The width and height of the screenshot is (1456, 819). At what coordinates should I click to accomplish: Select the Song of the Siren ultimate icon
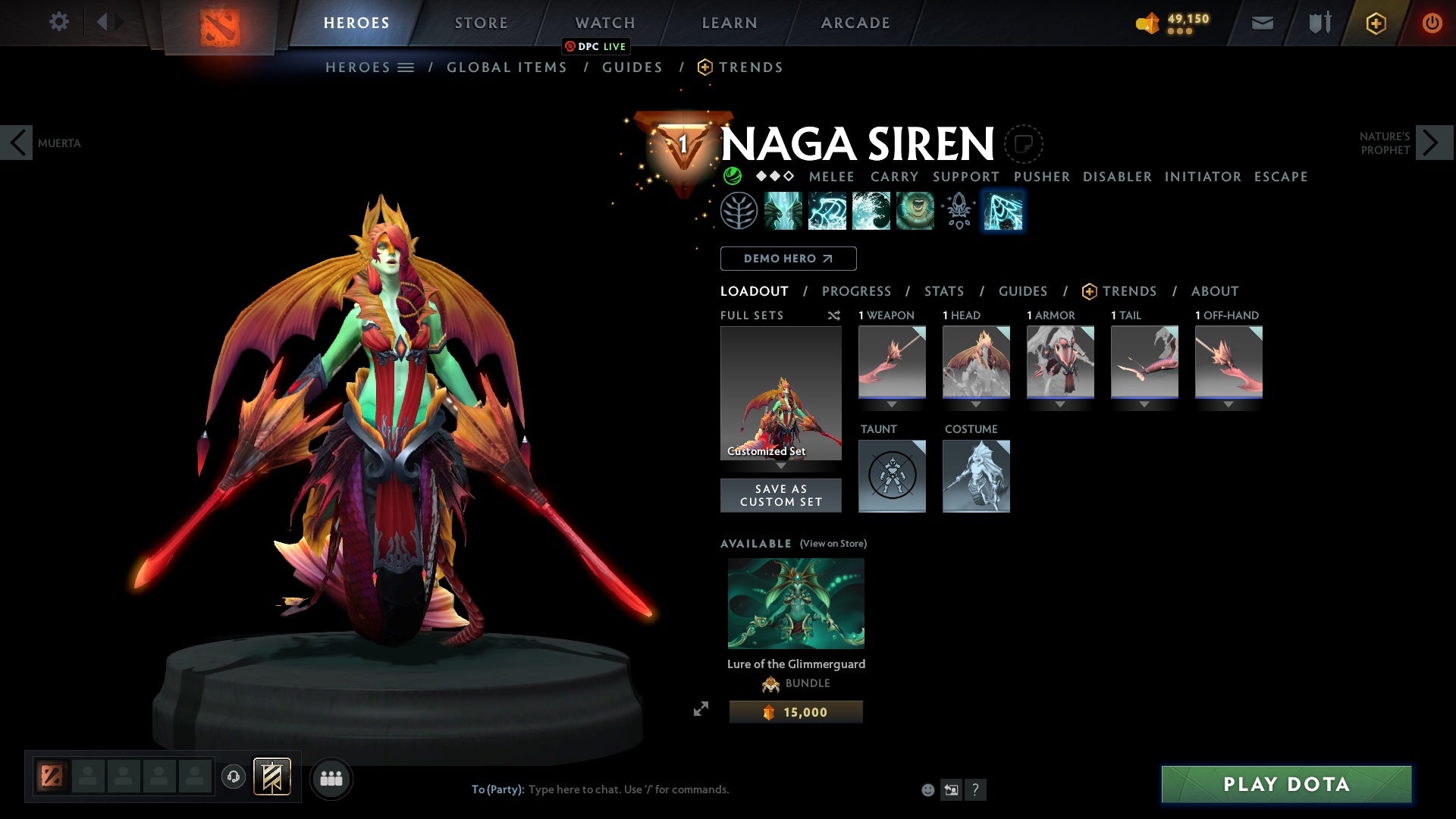coord(915,211)
